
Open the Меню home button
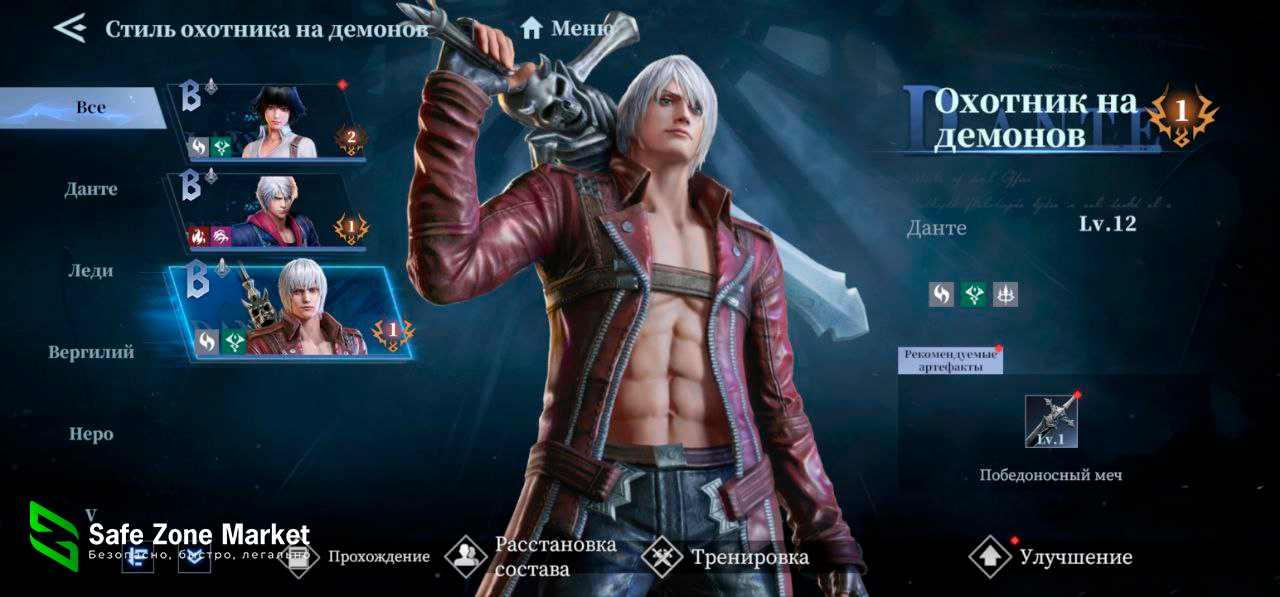click(568, 28)
